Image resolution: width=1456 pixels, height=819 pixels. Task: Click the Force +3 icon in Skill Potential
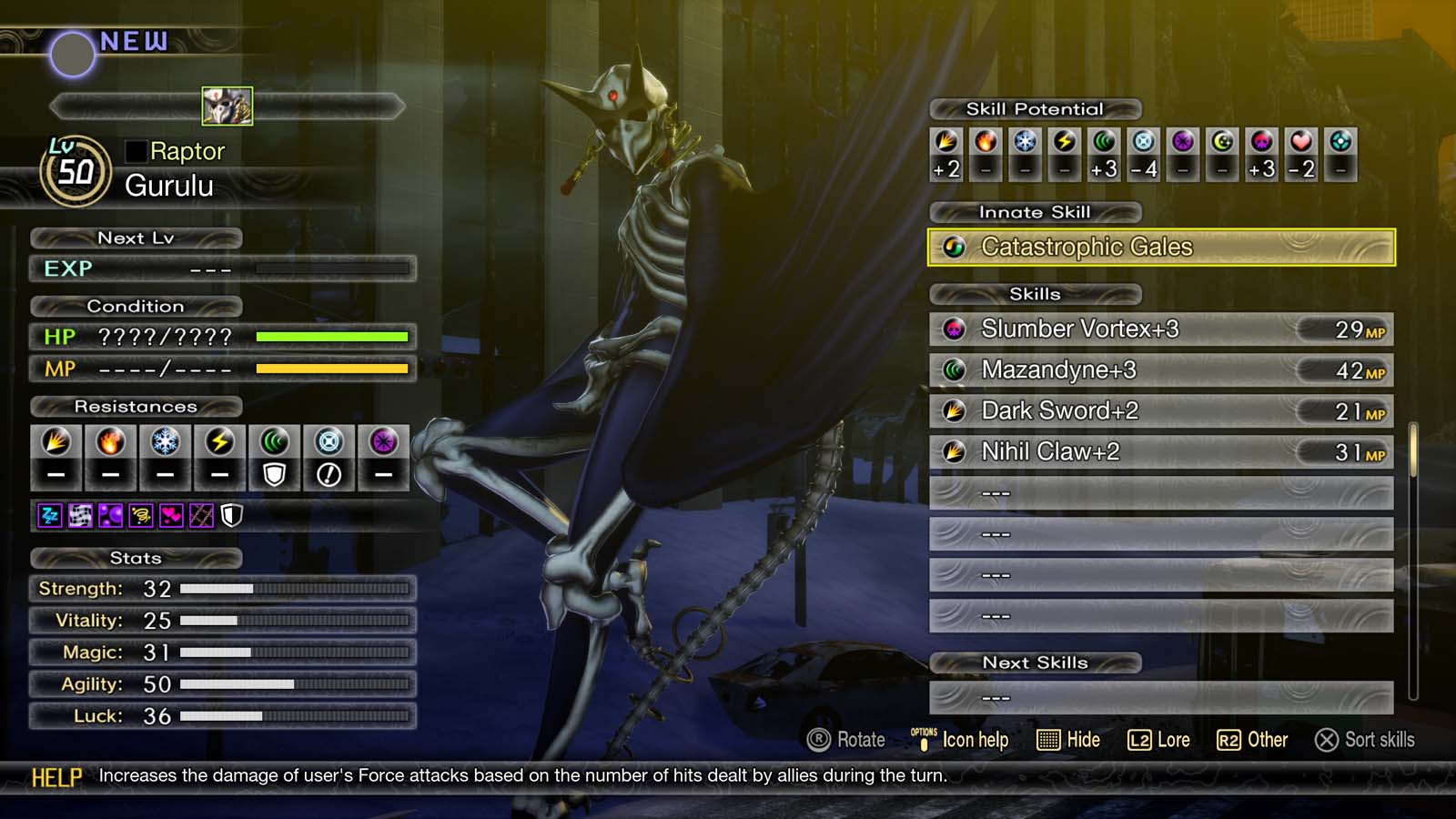pyautogui.click(x=1103, y=141)
